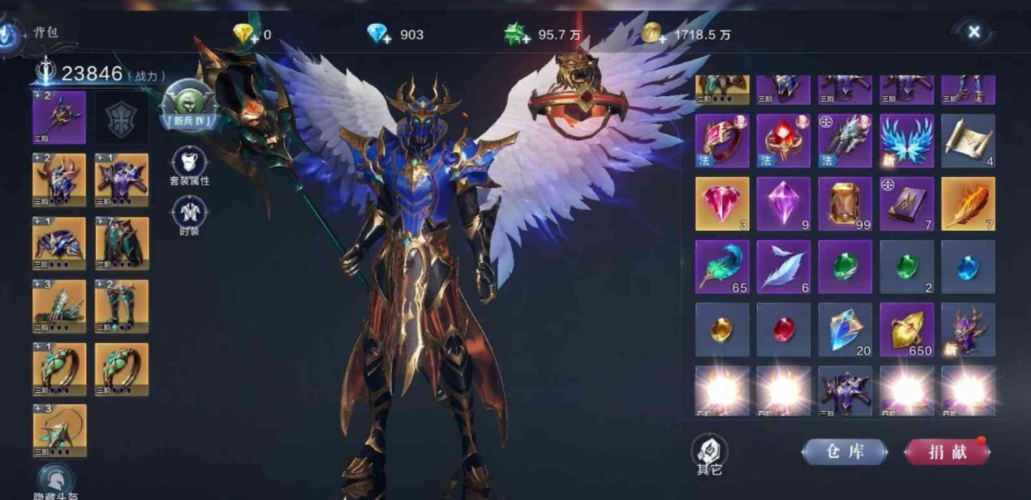This screenshot has width=1031, height=500.
Task: Select the flame feather item
Action: (x=967, y=204)
